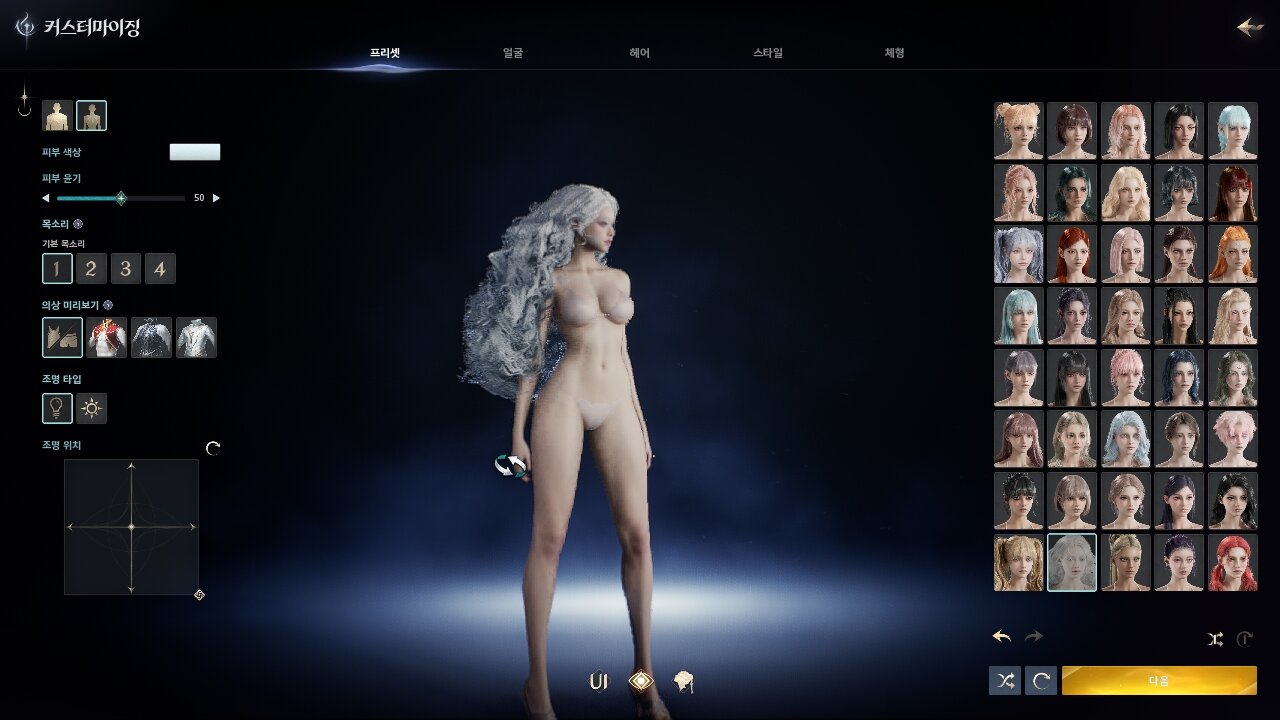Pick the light blue short hair preset
The width and height of the screenshot is (1280, 720).
pos(1232,130)
